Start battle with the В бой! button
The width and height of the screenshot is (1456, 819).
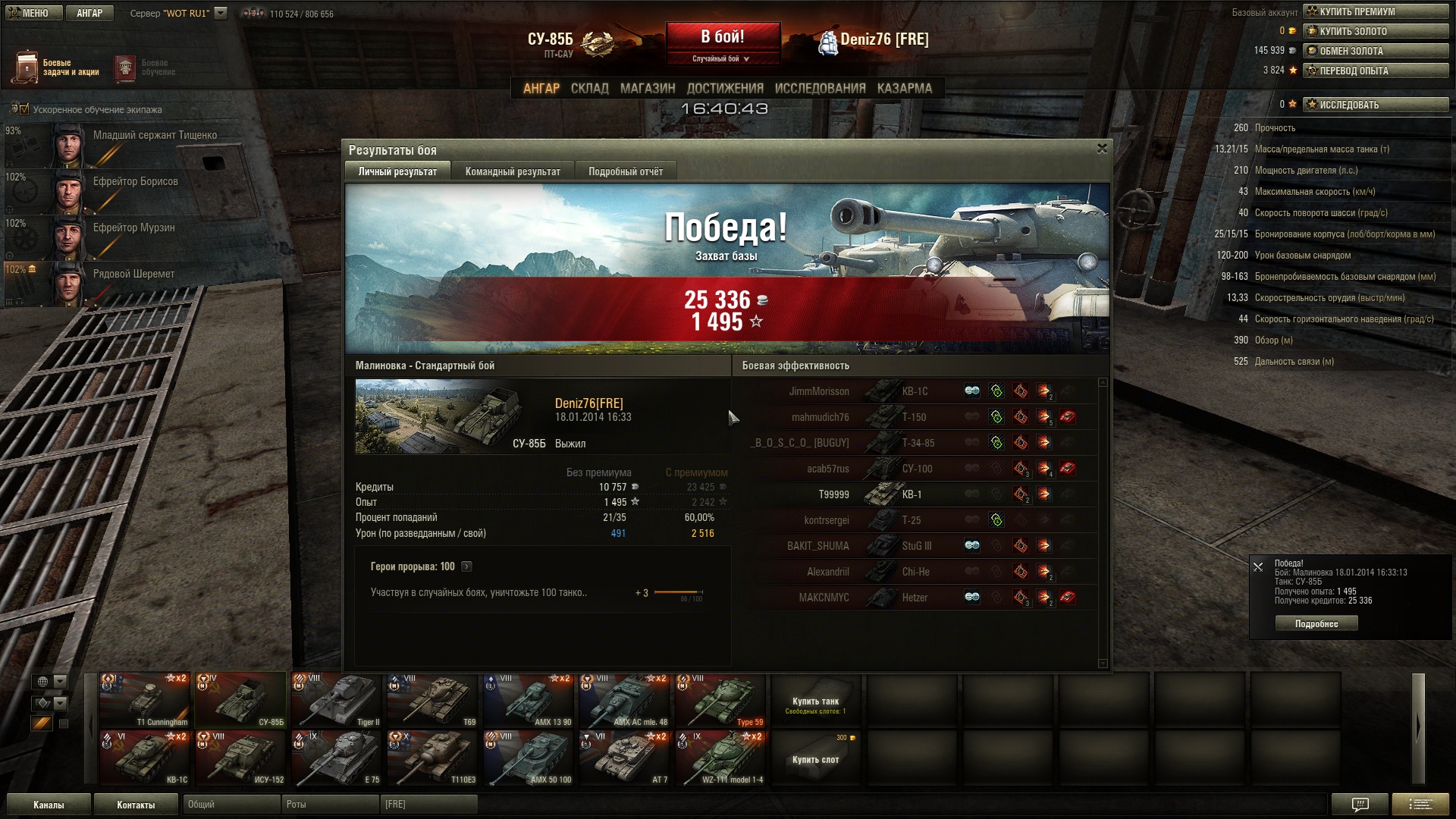click(723, 38)
